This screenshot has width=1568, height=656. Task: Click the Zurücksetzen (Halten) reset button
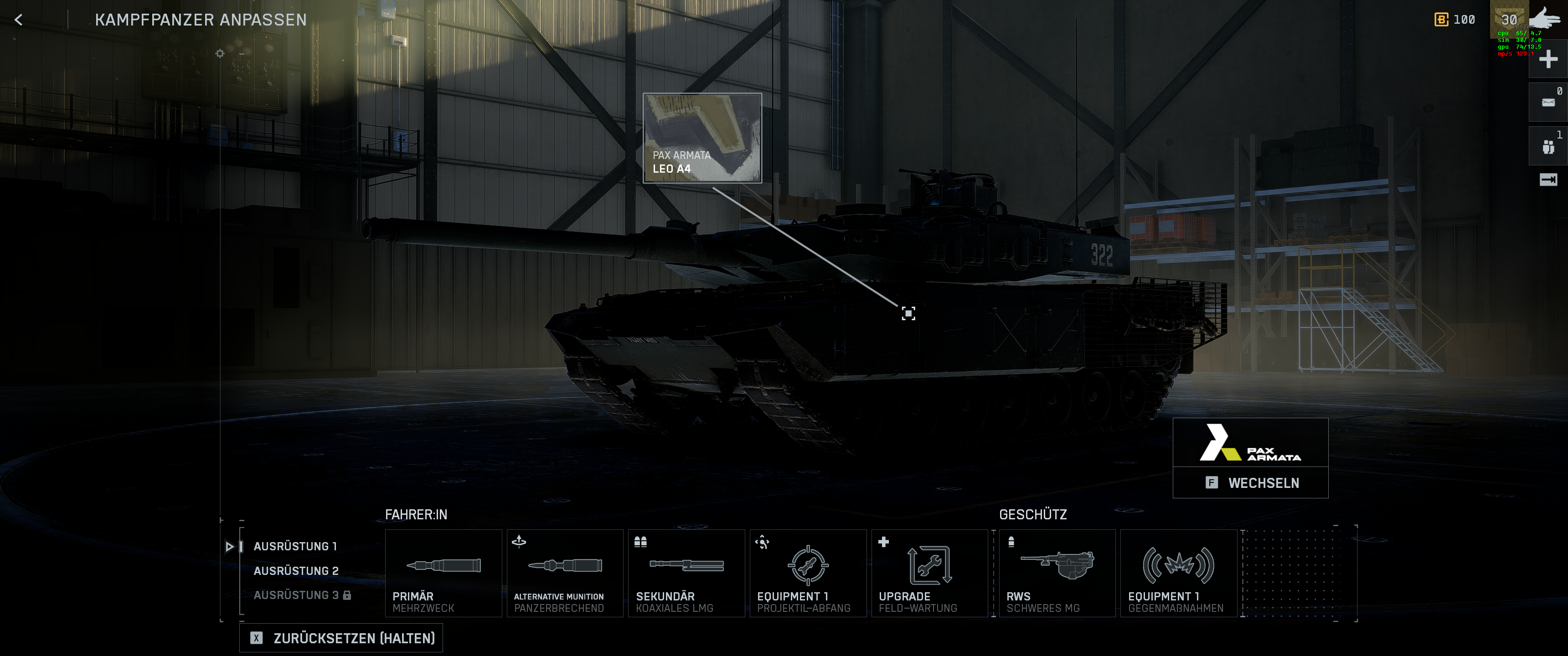(341, 638)
